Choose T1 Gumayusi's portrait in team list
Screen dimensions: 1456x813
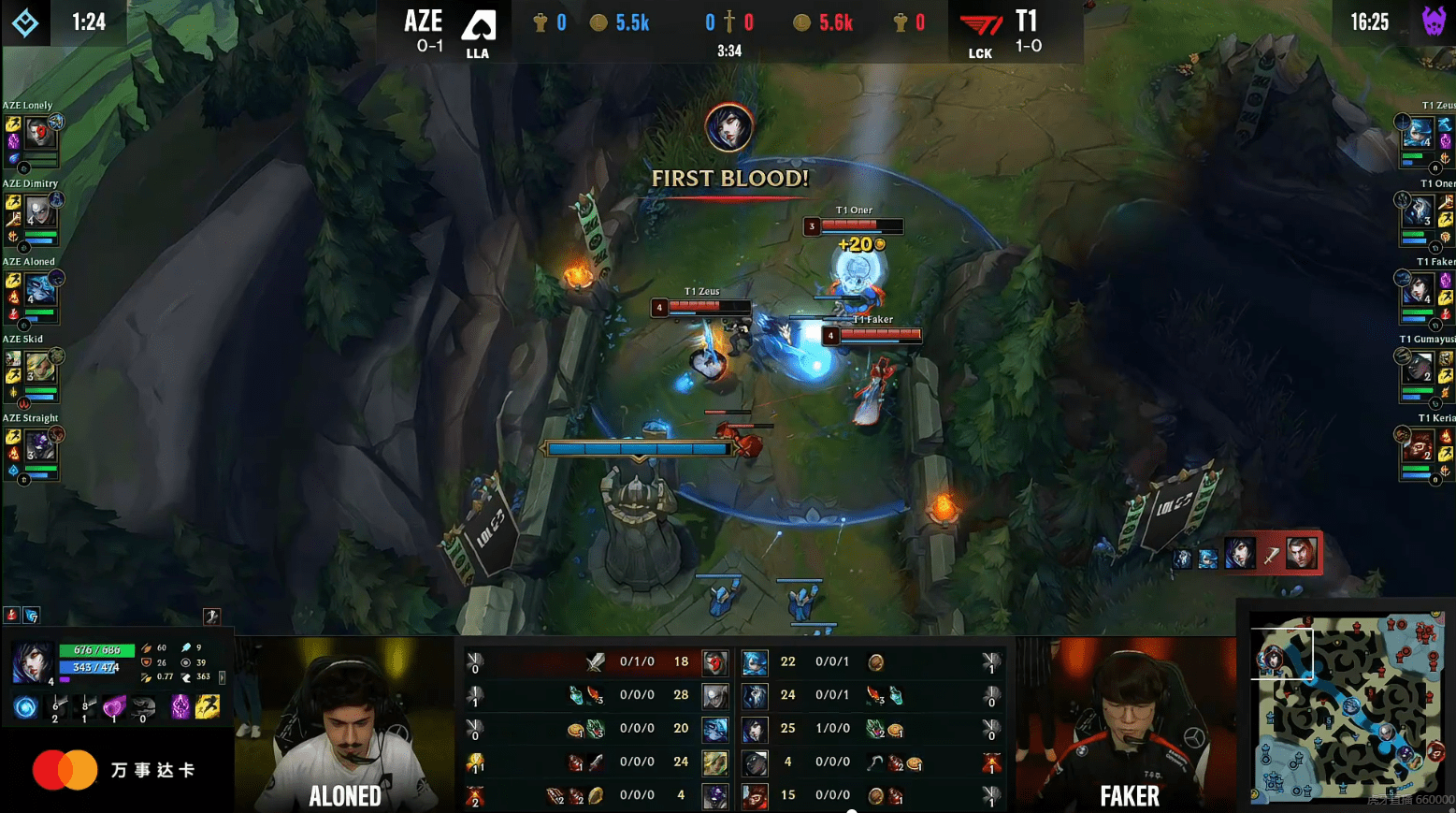click(1418, 367)
